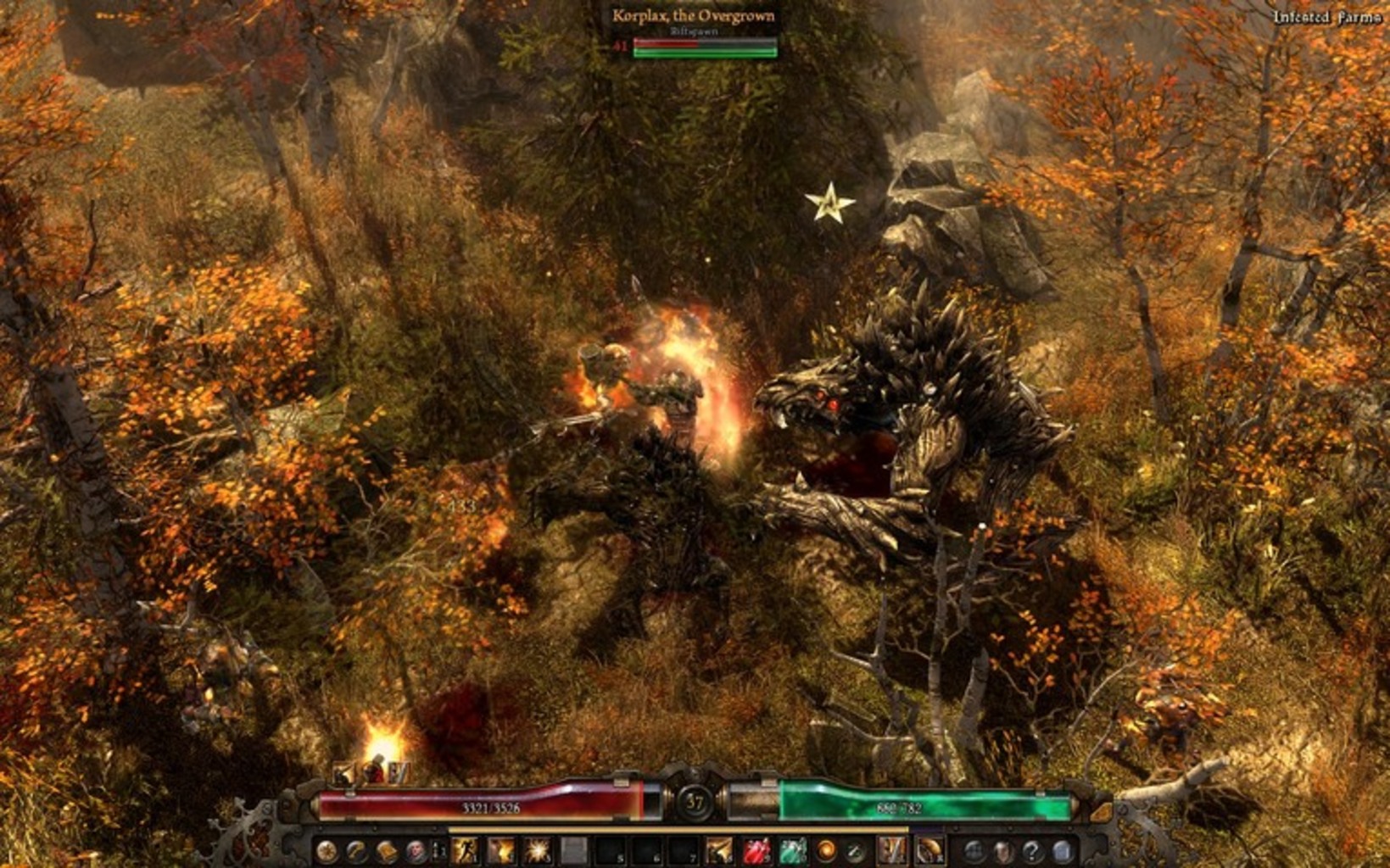
Task: Click the grey tombstone button
Action: [x=1062, y=850]
